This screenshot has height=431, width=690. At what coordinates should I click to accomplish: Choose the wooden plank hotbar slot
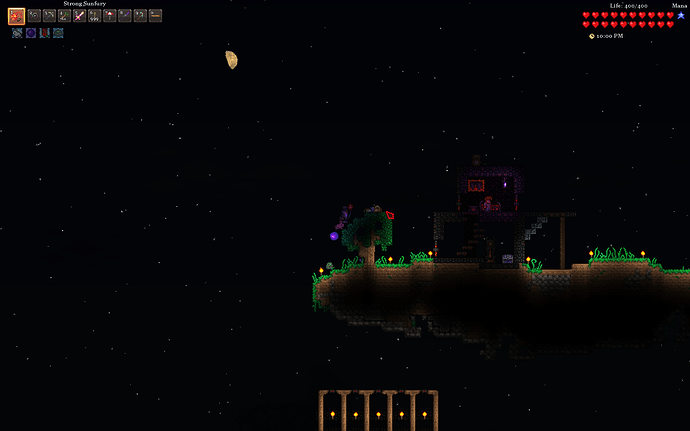155,16
